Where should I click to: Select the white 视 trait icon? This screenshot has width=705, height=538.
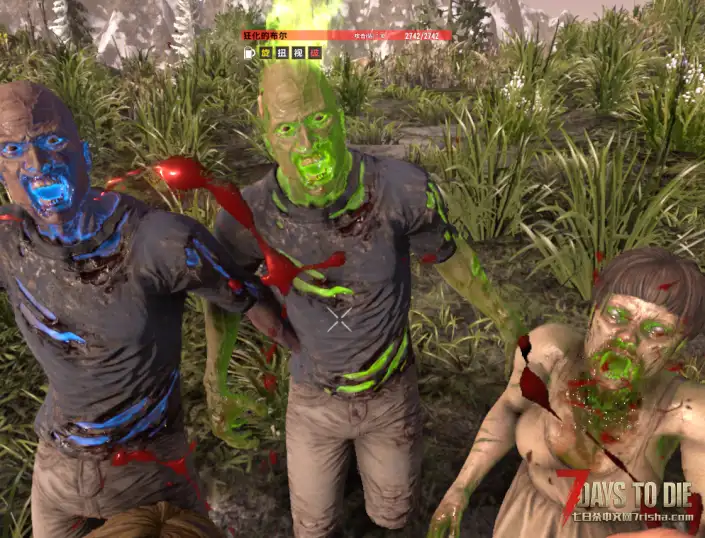298,52
